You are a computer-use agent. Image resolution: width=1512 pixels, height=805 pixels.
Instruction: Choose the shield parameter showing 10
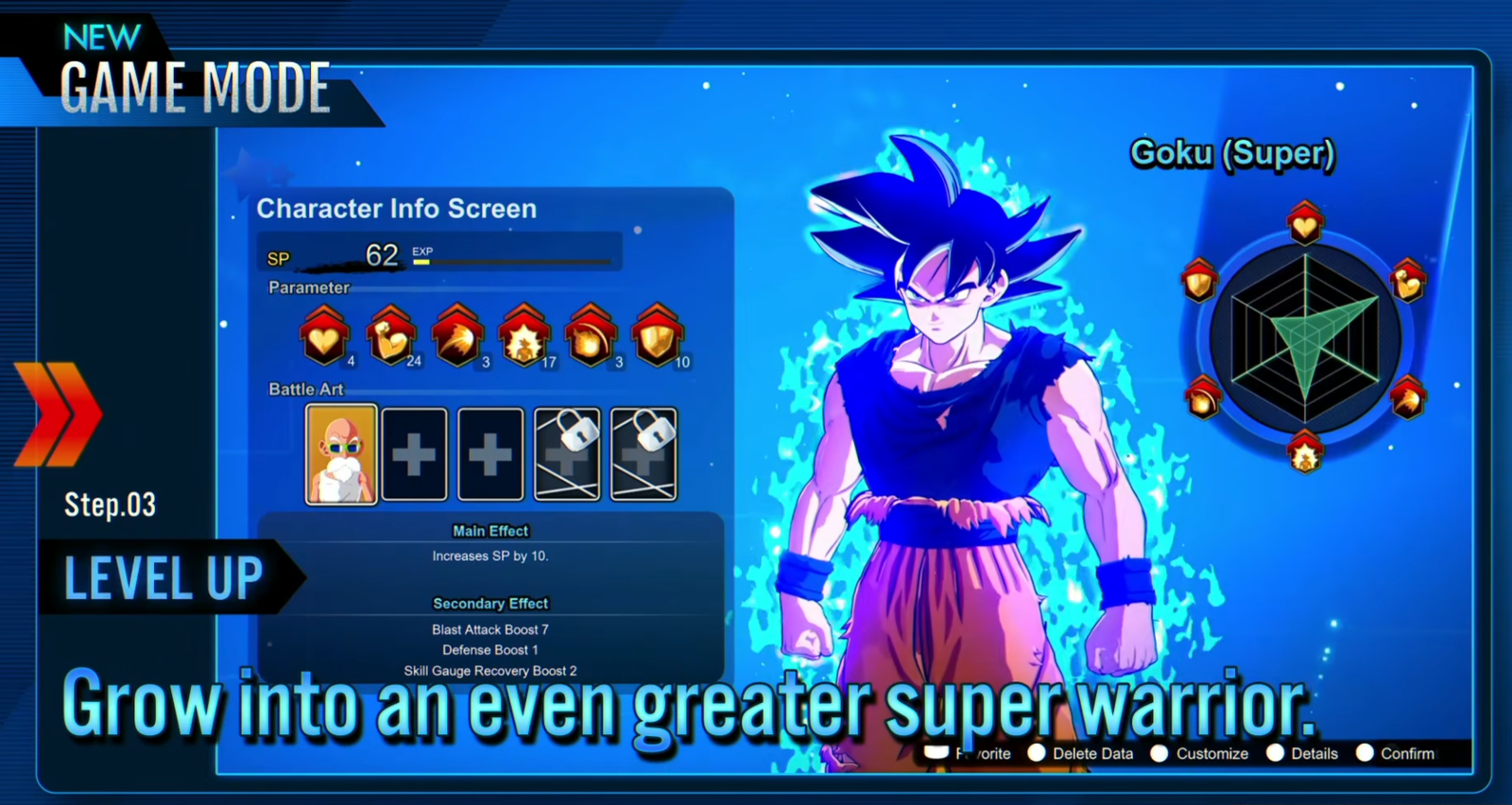(657, 336)
